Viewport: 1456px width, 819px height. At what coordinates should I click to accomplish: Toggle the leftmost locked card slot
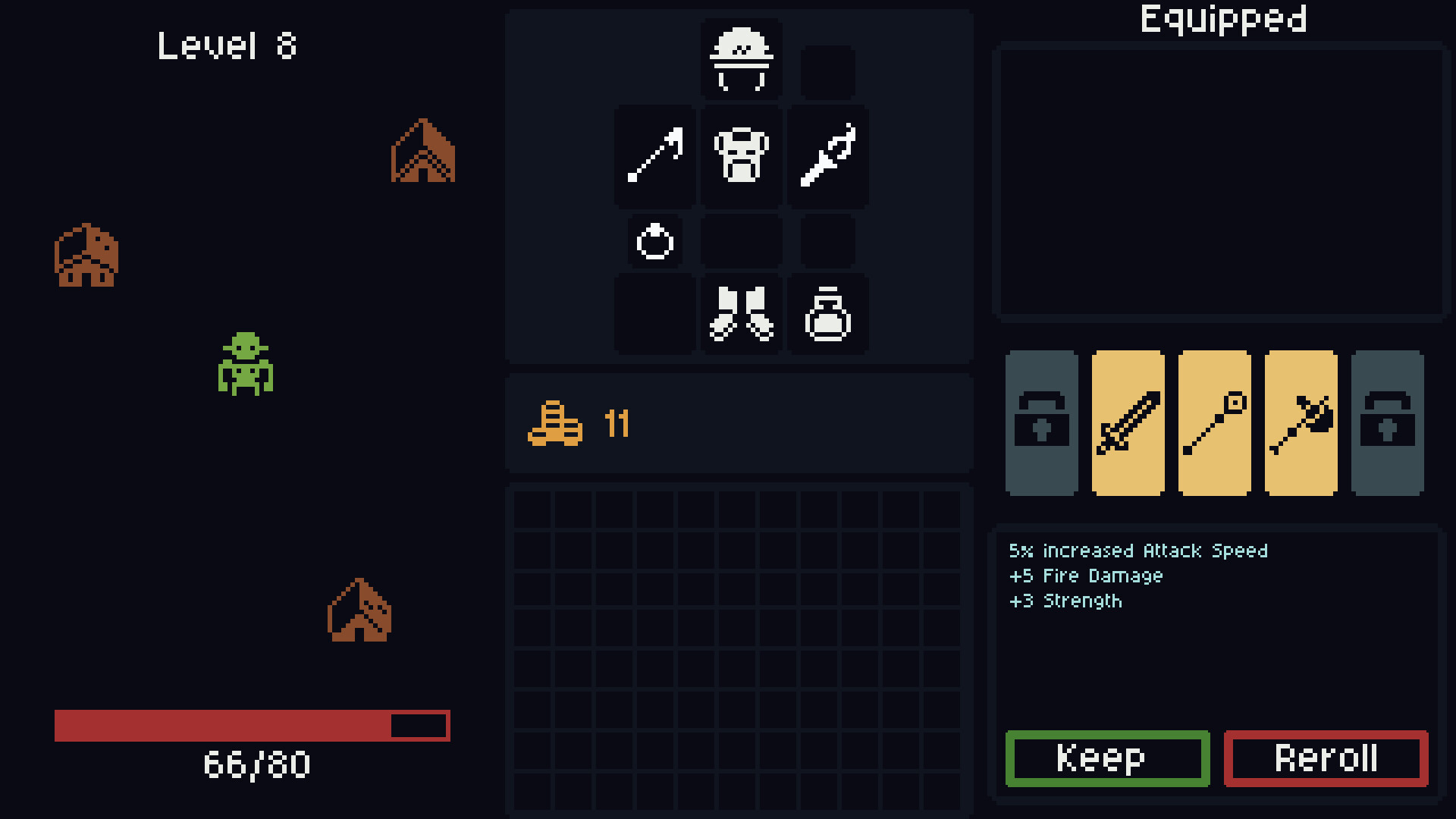coord(1042,423)
